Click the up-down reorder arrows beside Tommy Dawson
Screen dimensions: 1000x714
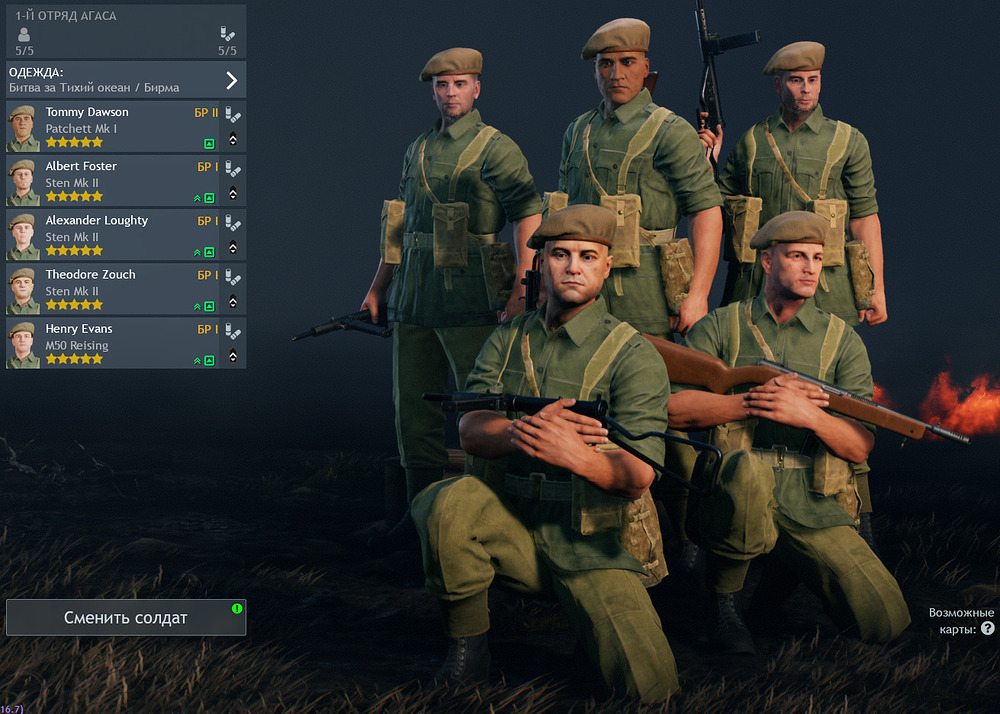[233, 139]
